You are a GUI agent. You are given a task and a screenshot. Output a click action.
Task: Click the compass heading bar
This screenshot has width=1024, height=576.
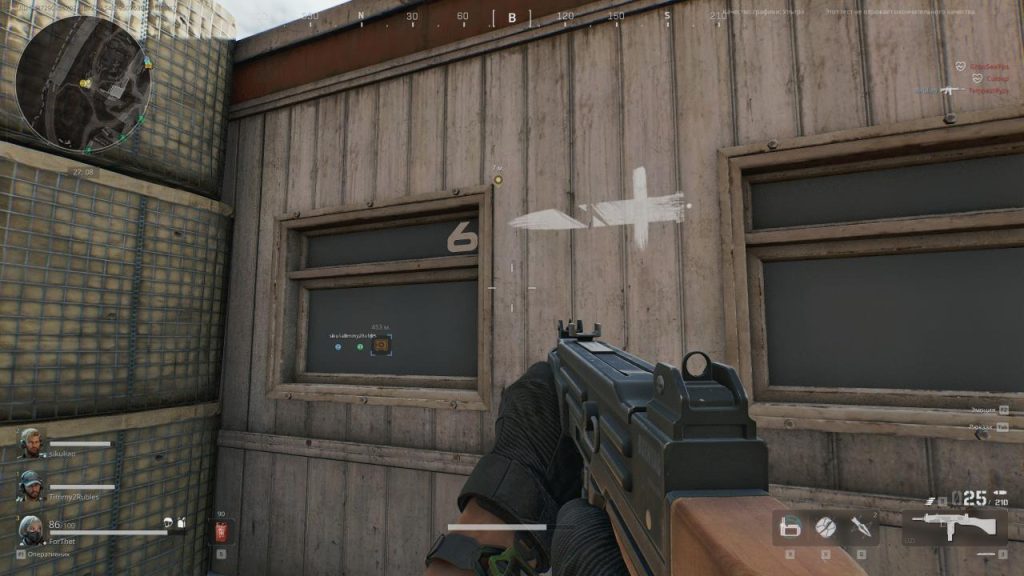click(x=512, y=17)
